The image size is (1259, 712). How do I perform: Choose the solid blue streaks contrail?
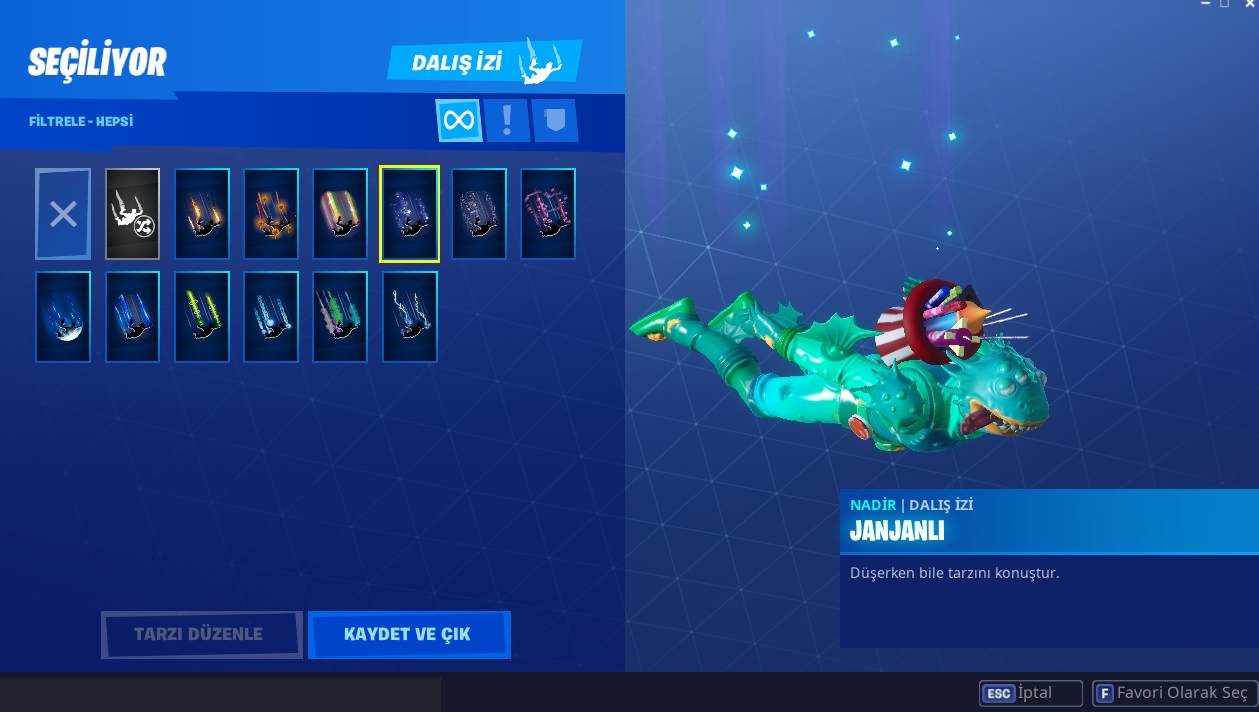pos(132,317)
